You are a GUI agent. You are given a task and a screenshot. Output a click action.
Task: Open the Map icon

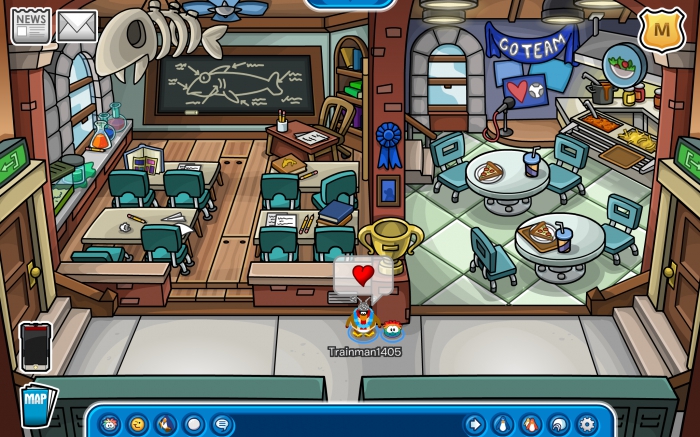(x=38, y=404)
